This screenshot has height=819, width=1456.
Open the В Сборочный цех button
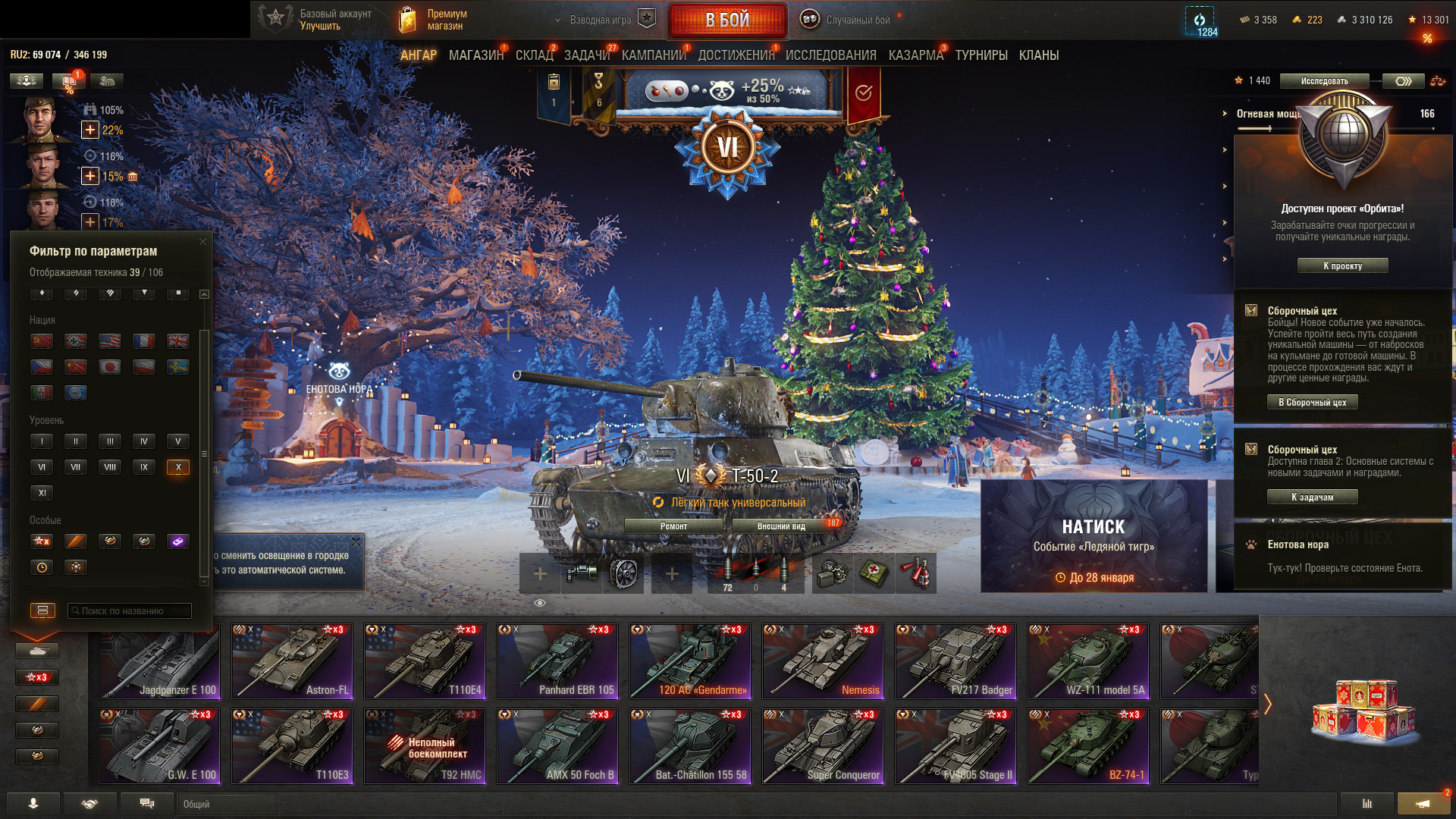(x=1312, y=403)
